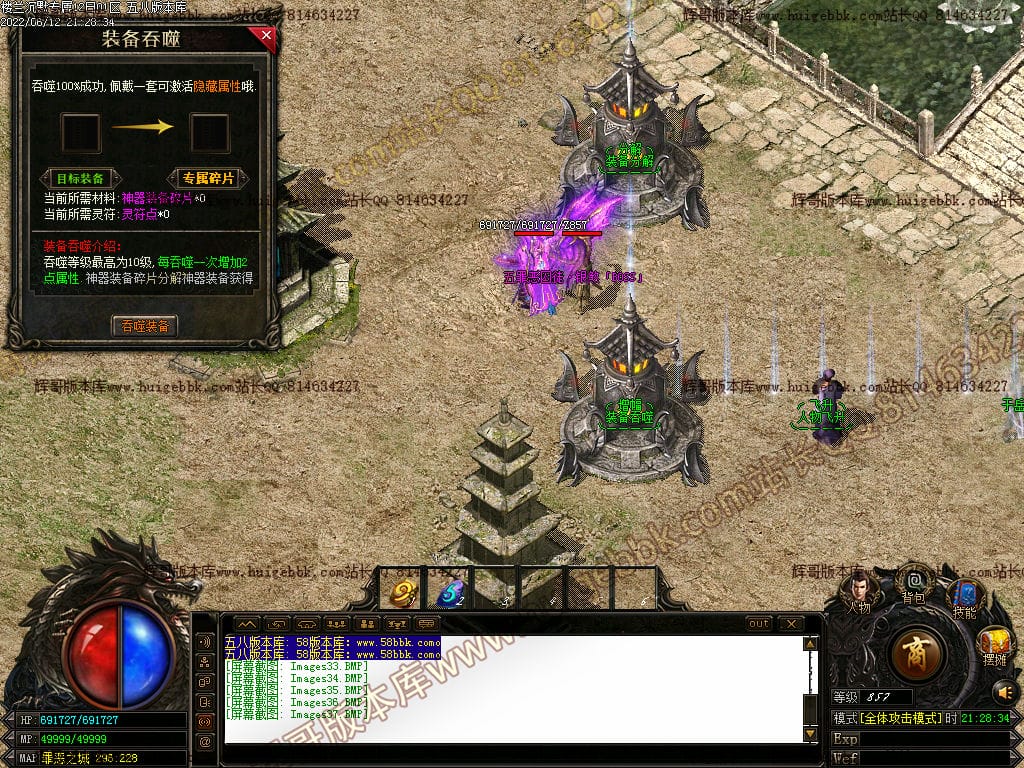Close the 装备吞噬 equipment devour window

tap(265, 37)
